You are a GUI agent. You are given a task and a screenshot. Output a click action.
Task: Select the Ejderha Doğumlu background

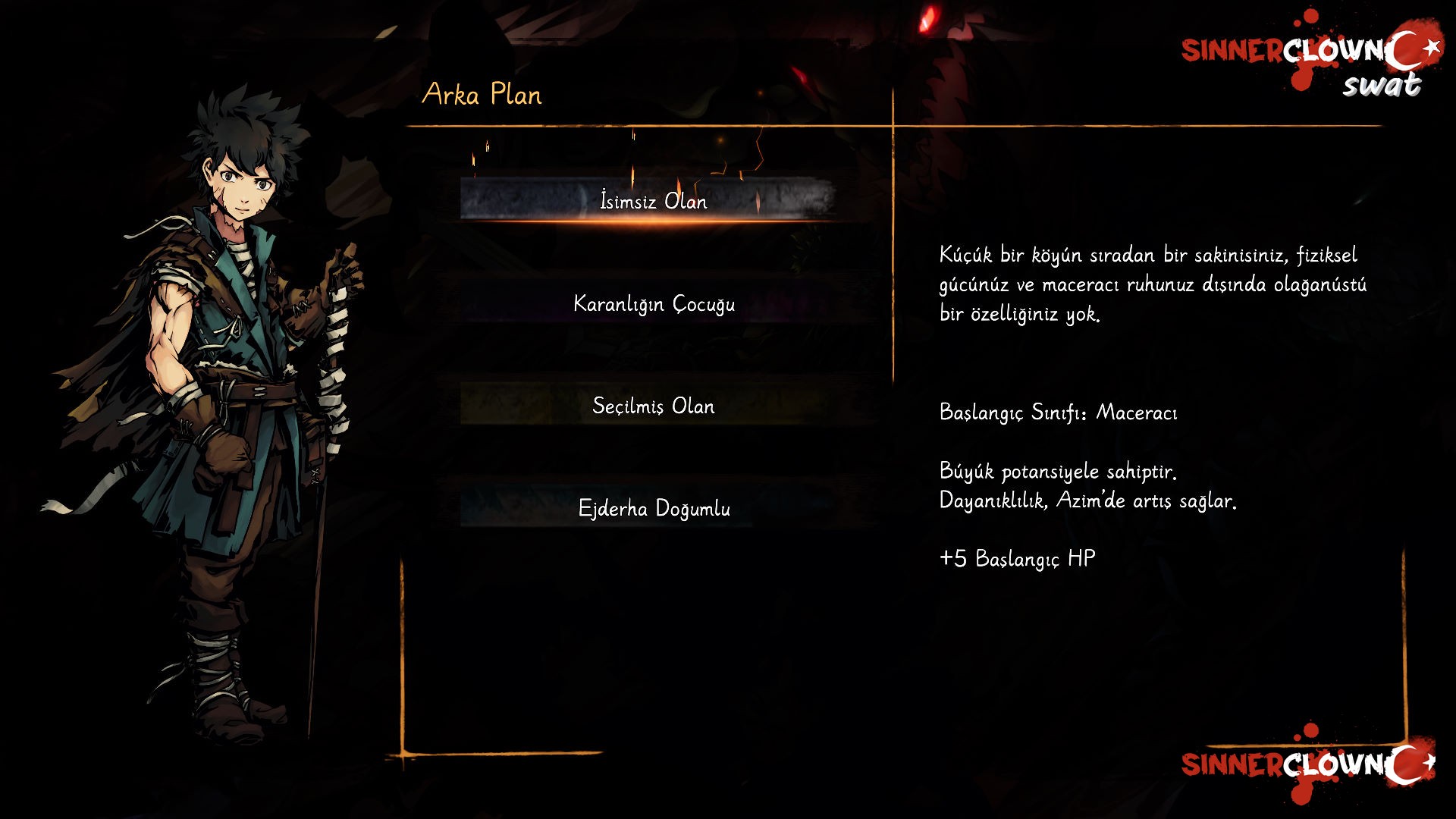tap(653, 508)
